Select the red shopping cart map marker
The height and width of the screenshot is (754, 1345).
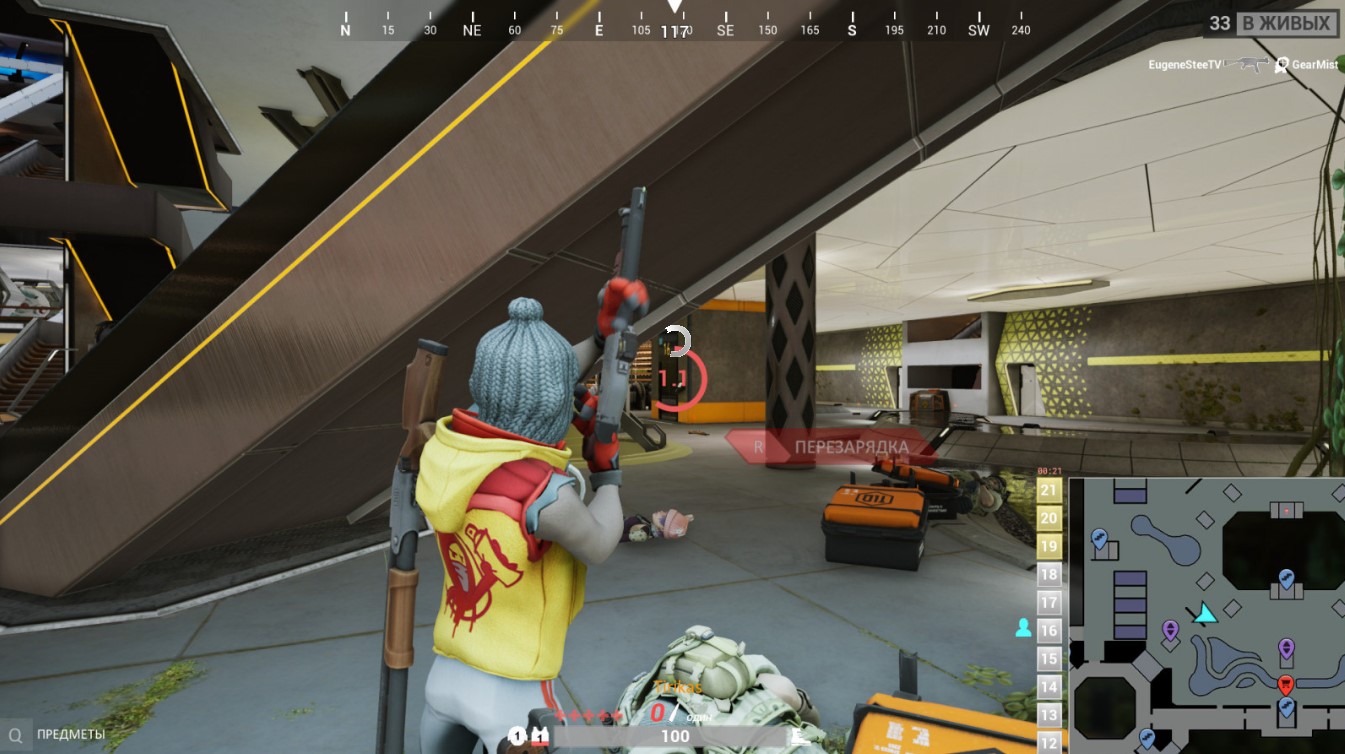point(1286,684)
